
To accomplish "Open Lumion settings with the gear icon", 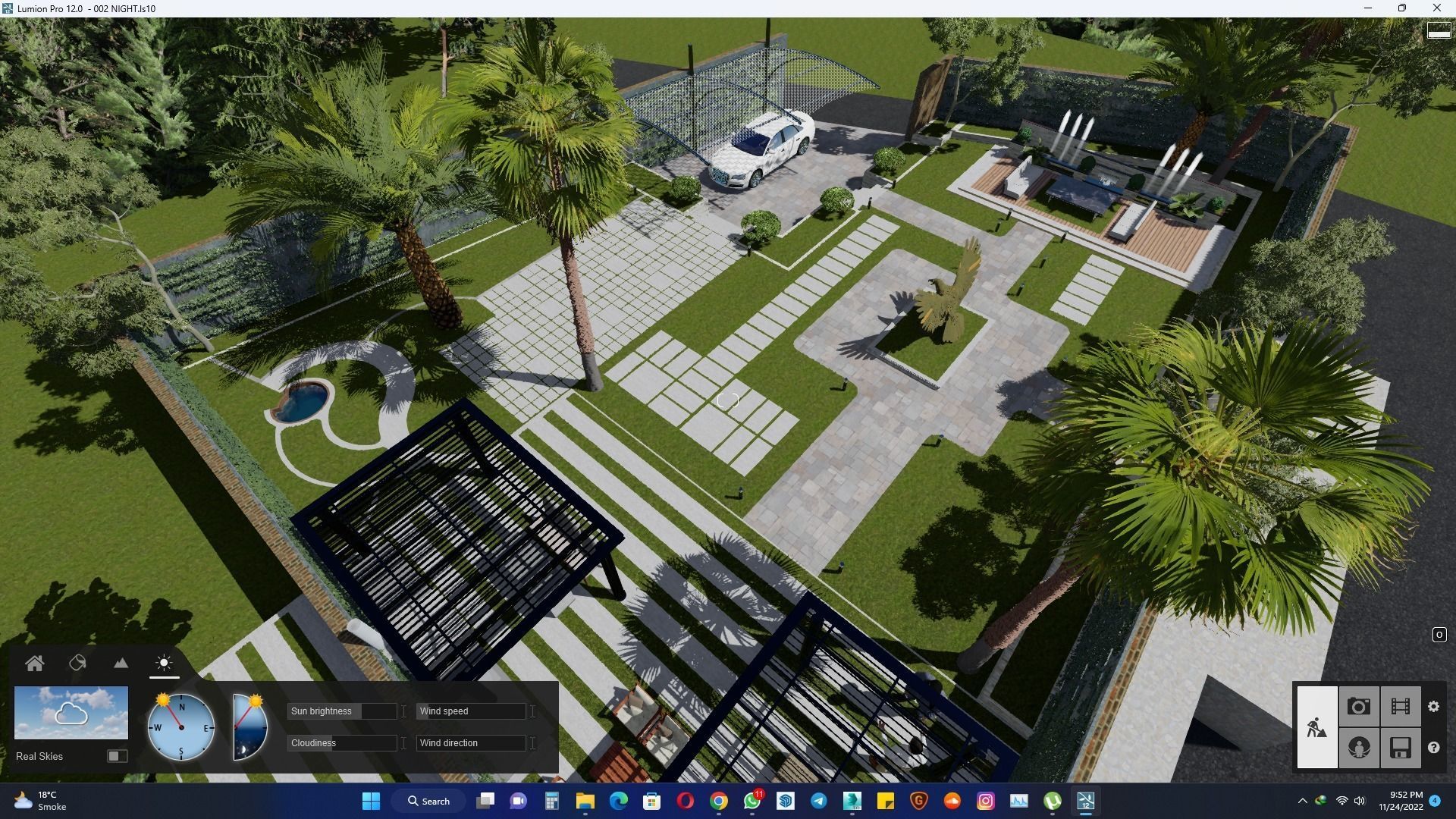I will click(x=1433, y=706).
